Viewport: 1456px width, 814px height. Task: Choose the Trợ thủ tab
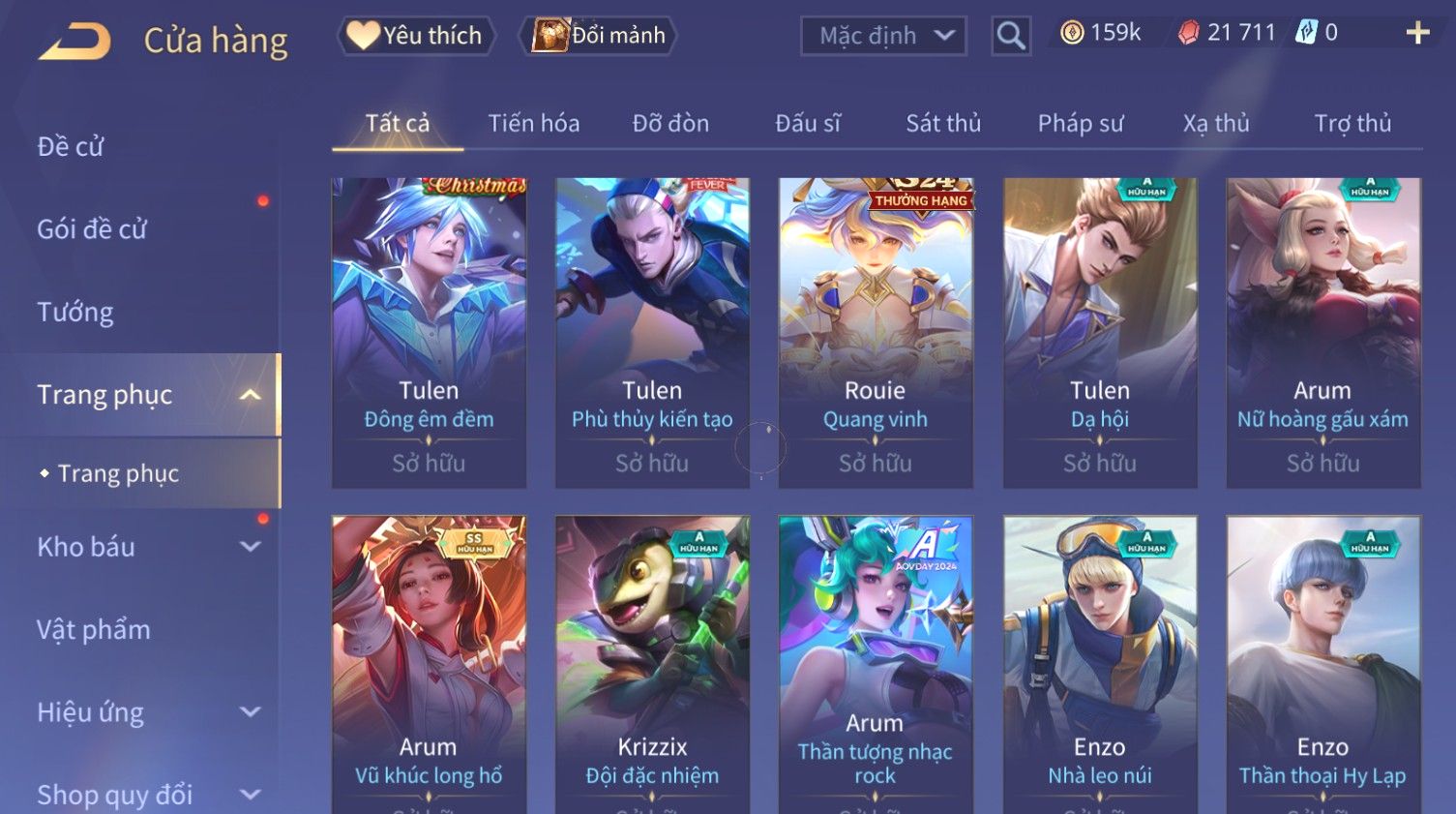point(1352,124)
